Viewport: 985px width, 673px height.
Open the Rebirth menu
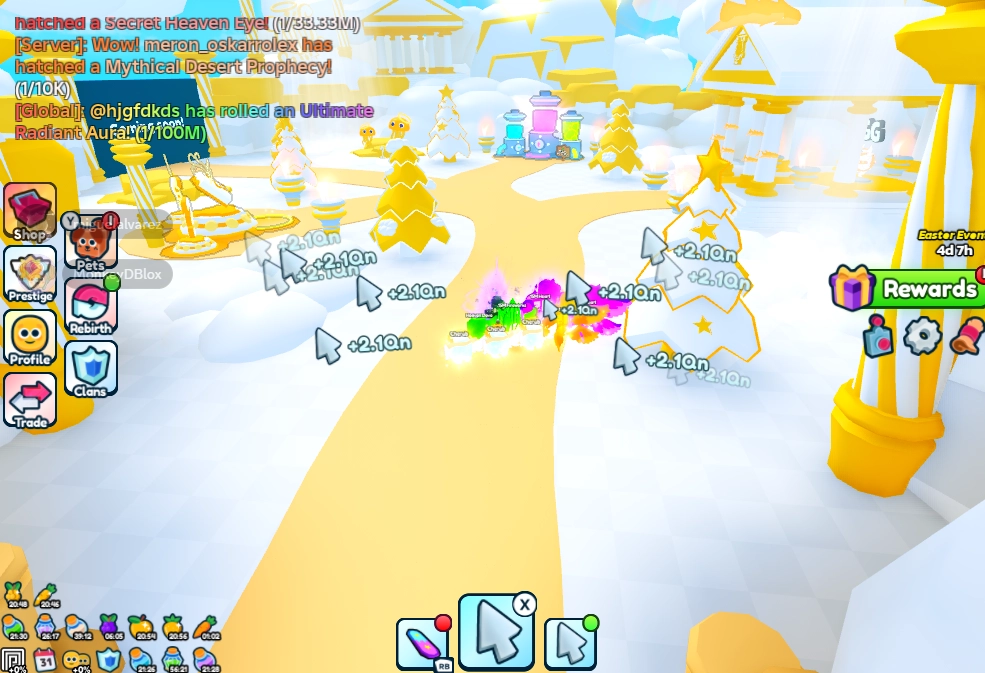[90, 306]
